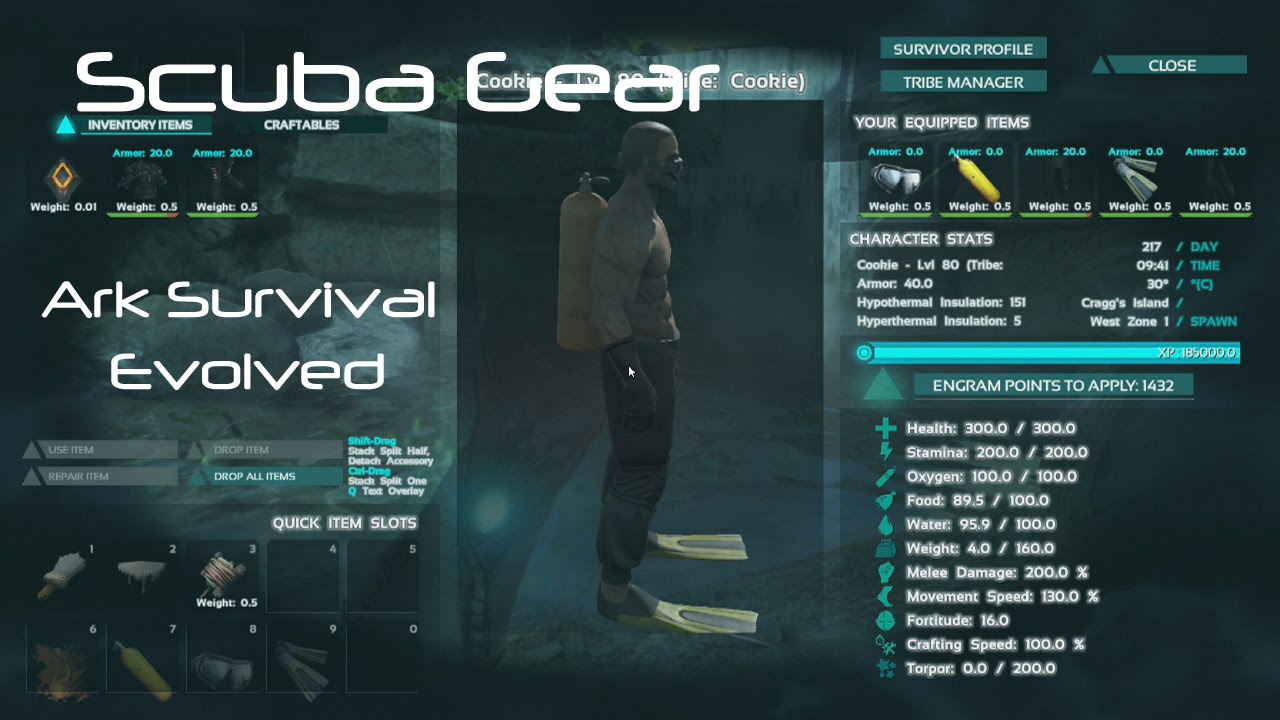The image size is (1280, 720).
Task: Click the teal triangle beside Inventory Items
Action: 66,126
